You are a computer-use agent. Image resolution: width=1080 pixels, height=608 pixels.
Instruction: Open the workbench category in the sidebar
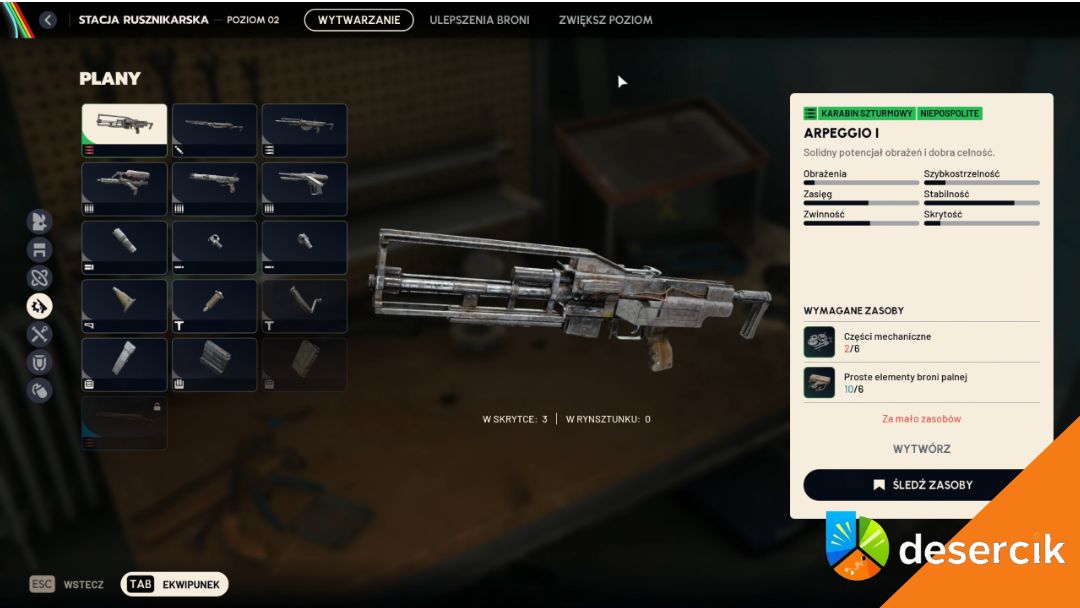click(x=40, y=250)
